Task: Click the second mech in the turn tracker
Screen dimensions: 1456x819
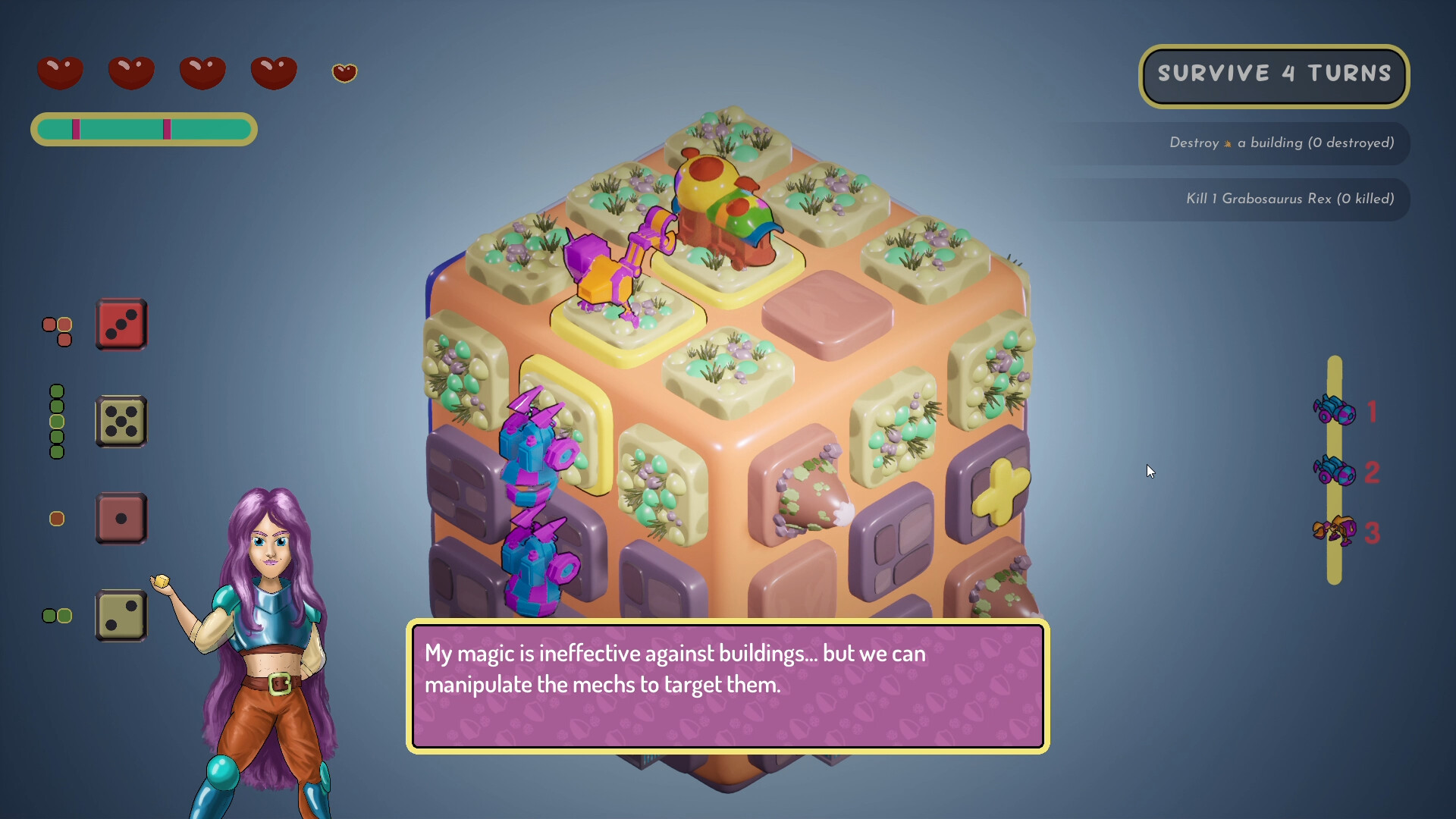Action: pyautogui.click(x=1333, y=470)
